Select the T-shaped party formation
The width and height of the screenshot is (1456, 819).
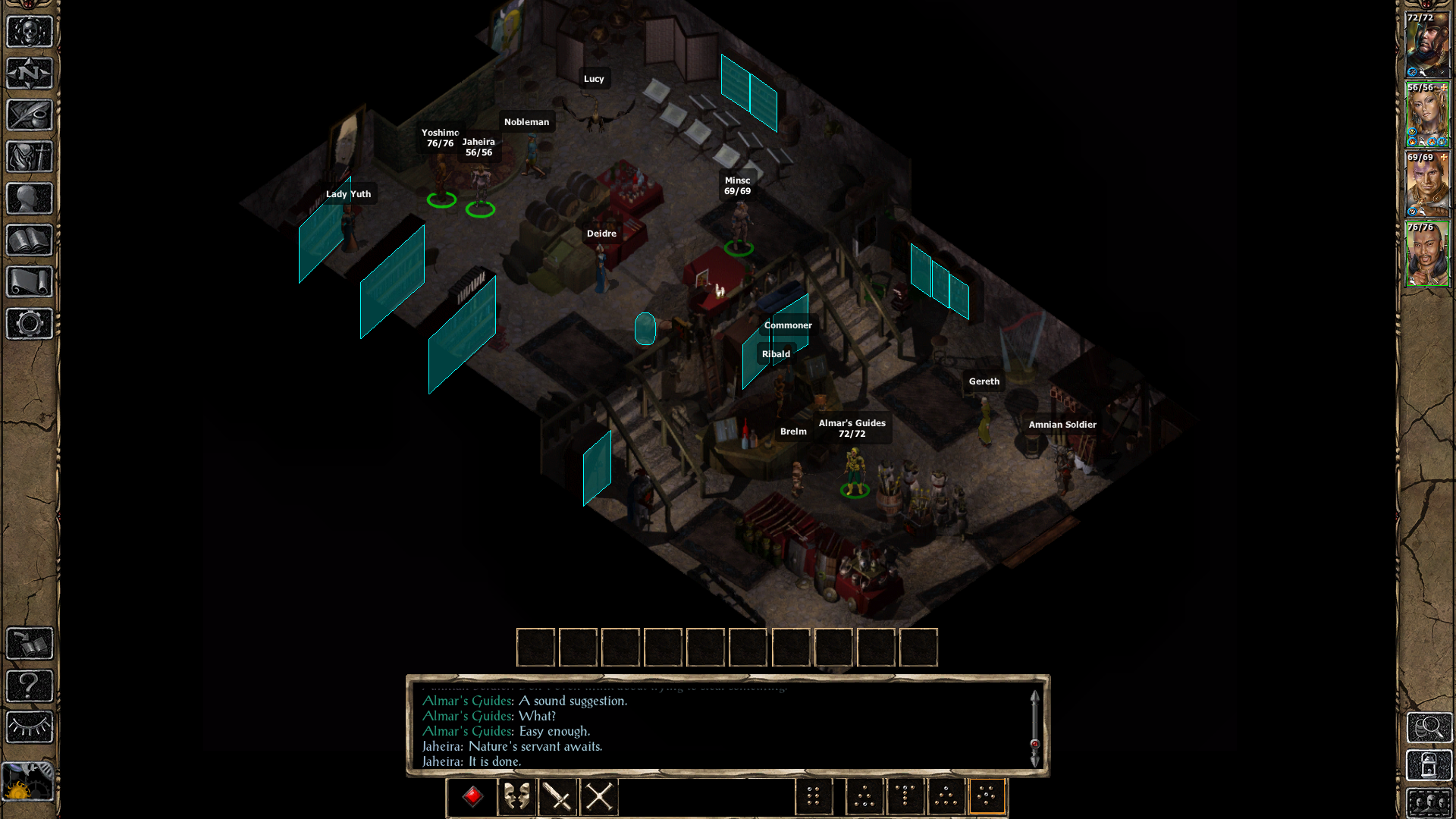(905, 794)
